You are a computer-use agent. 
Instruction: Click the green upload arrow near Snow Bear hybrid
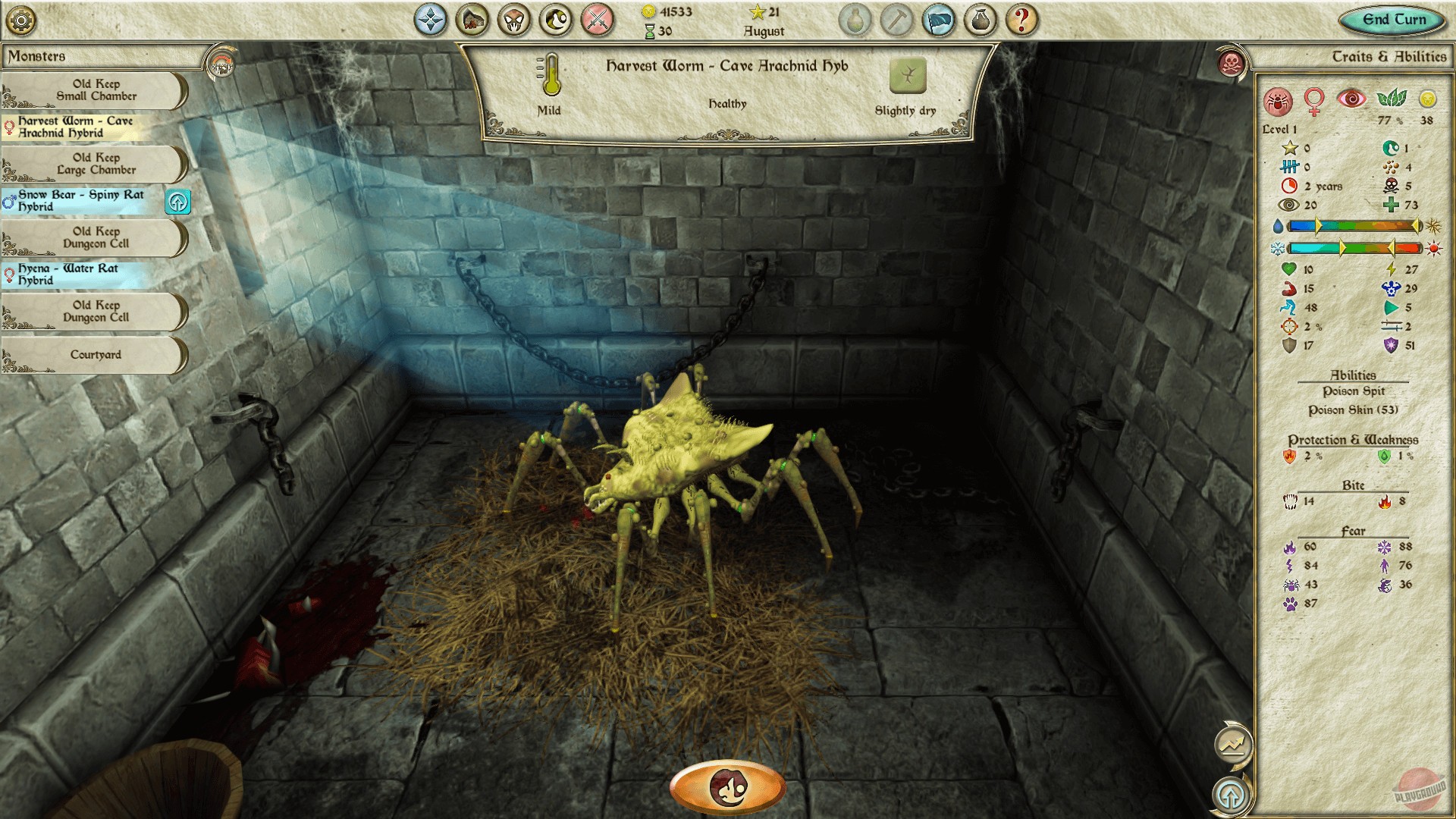pyautogui.click(x=177, y=202)
